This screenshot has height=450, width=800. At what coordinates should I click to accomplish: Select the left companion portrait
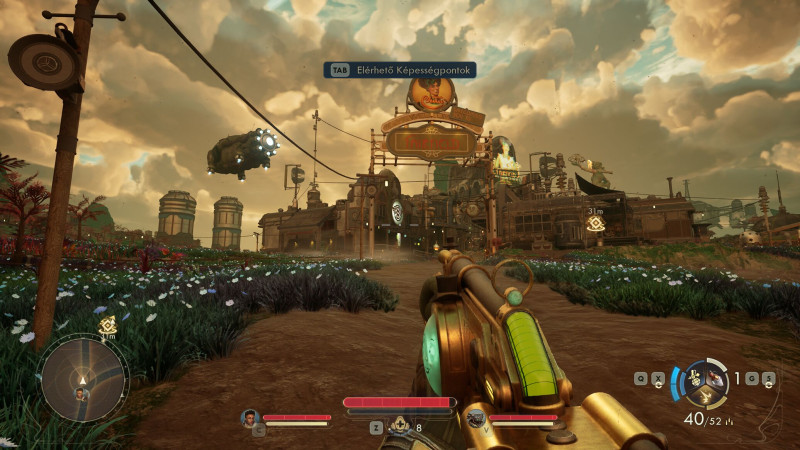[249, 417]
